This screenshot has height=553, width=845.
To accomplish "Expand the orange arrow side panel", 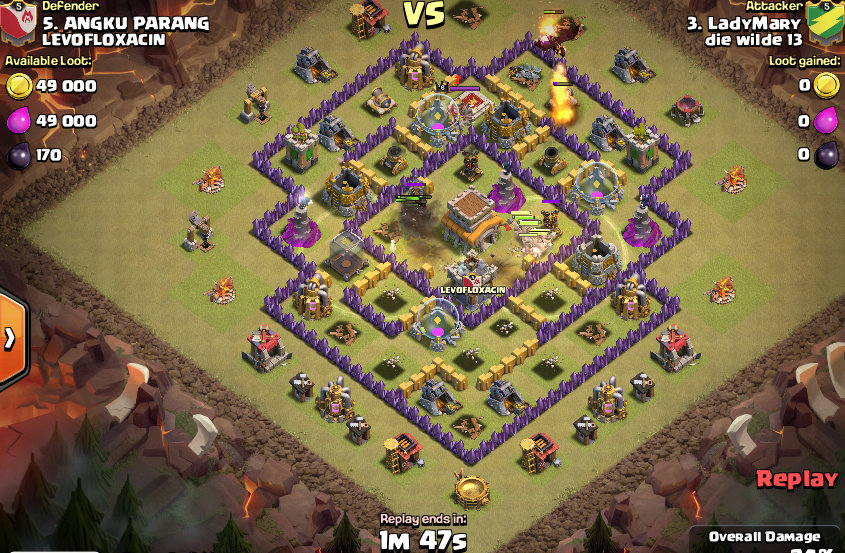I will click(x=10, y=338).
